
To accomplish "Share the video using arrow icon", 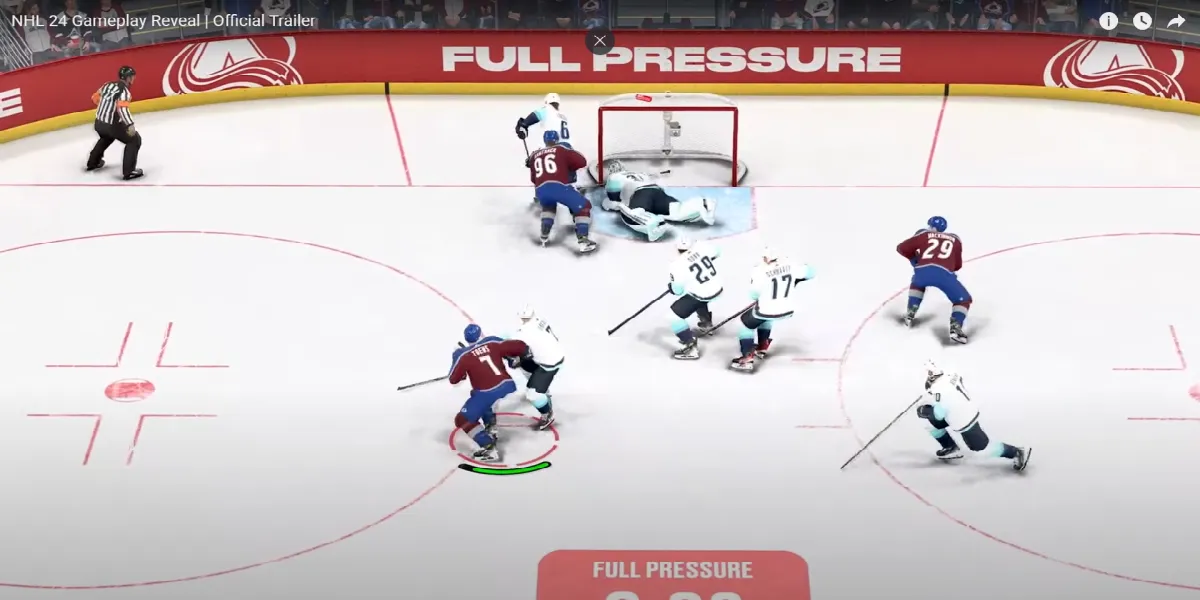I will (1176, 21).
